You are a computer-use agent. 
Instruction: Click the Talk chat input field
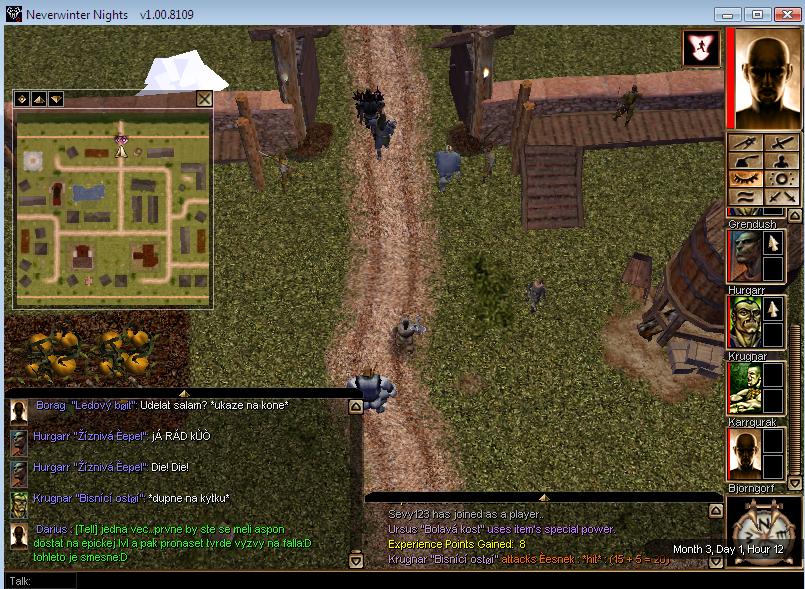pyautogui.click(x=400, y=580)
